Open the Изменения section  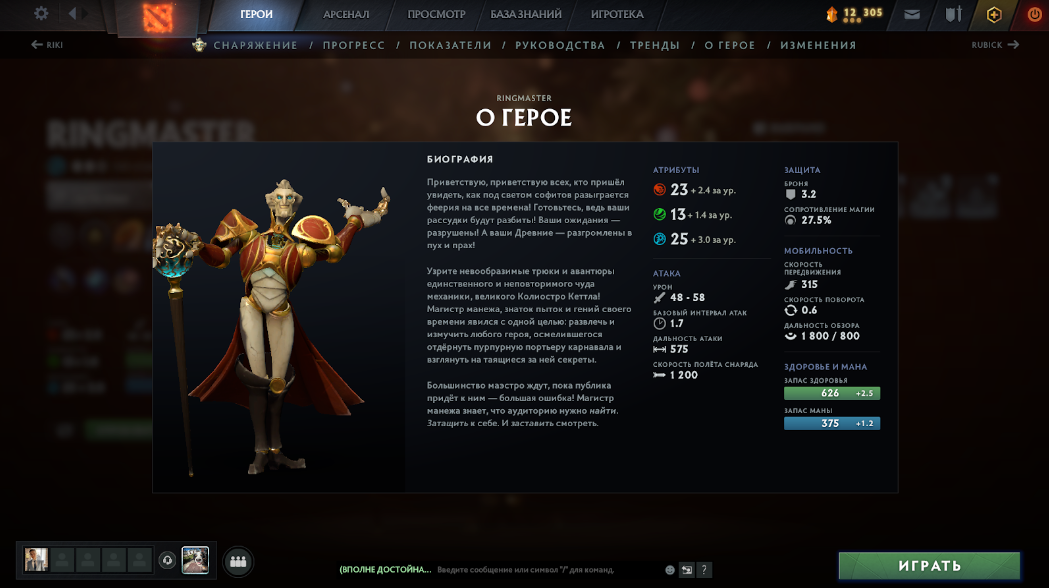[818, 45]
